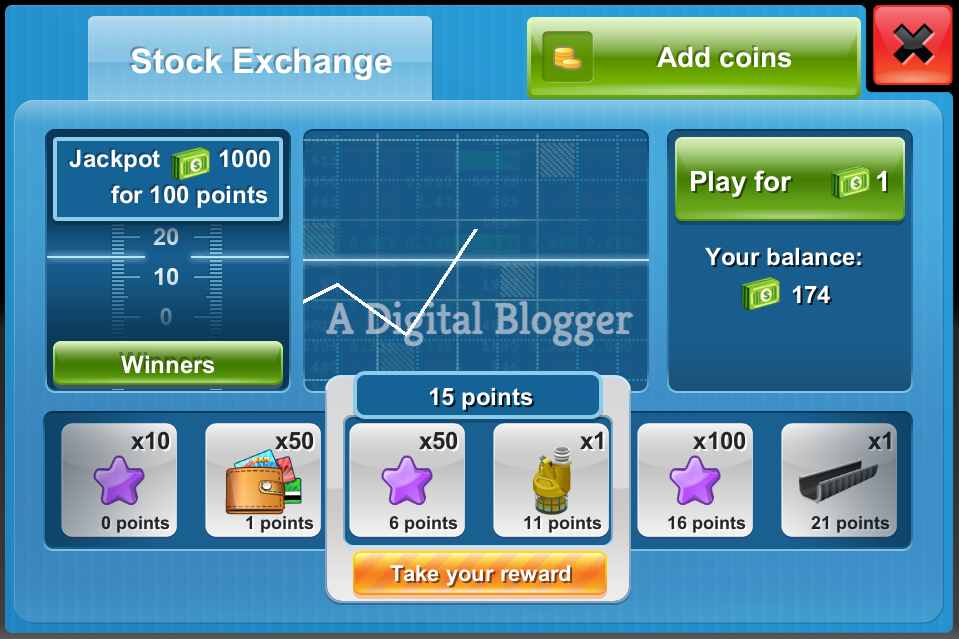The width and height of the screenshot is (959, 639).
Task: Select the black trough reward at 21 points
Action: click(838, 480)
